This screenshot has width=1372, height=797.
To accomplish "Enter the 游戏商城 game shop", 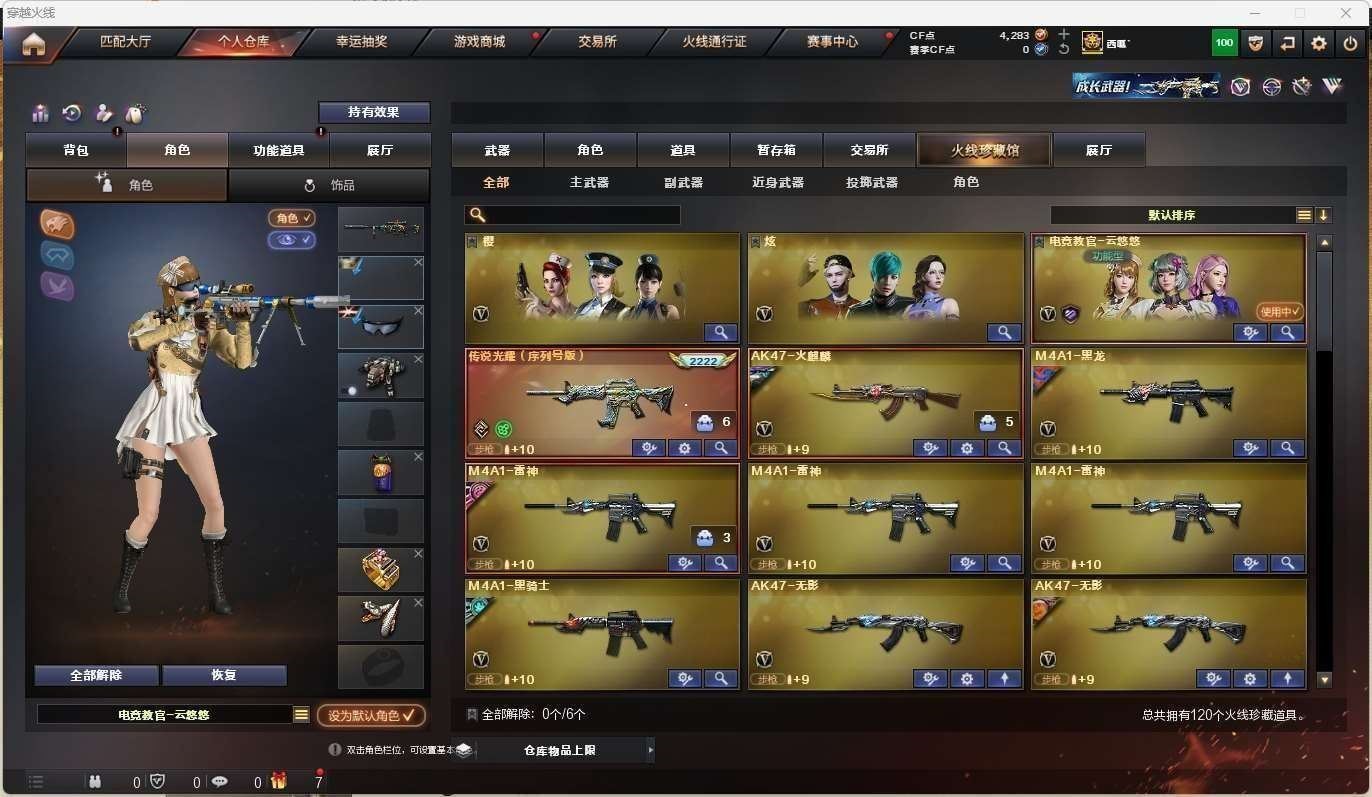I will coord(479,42).
